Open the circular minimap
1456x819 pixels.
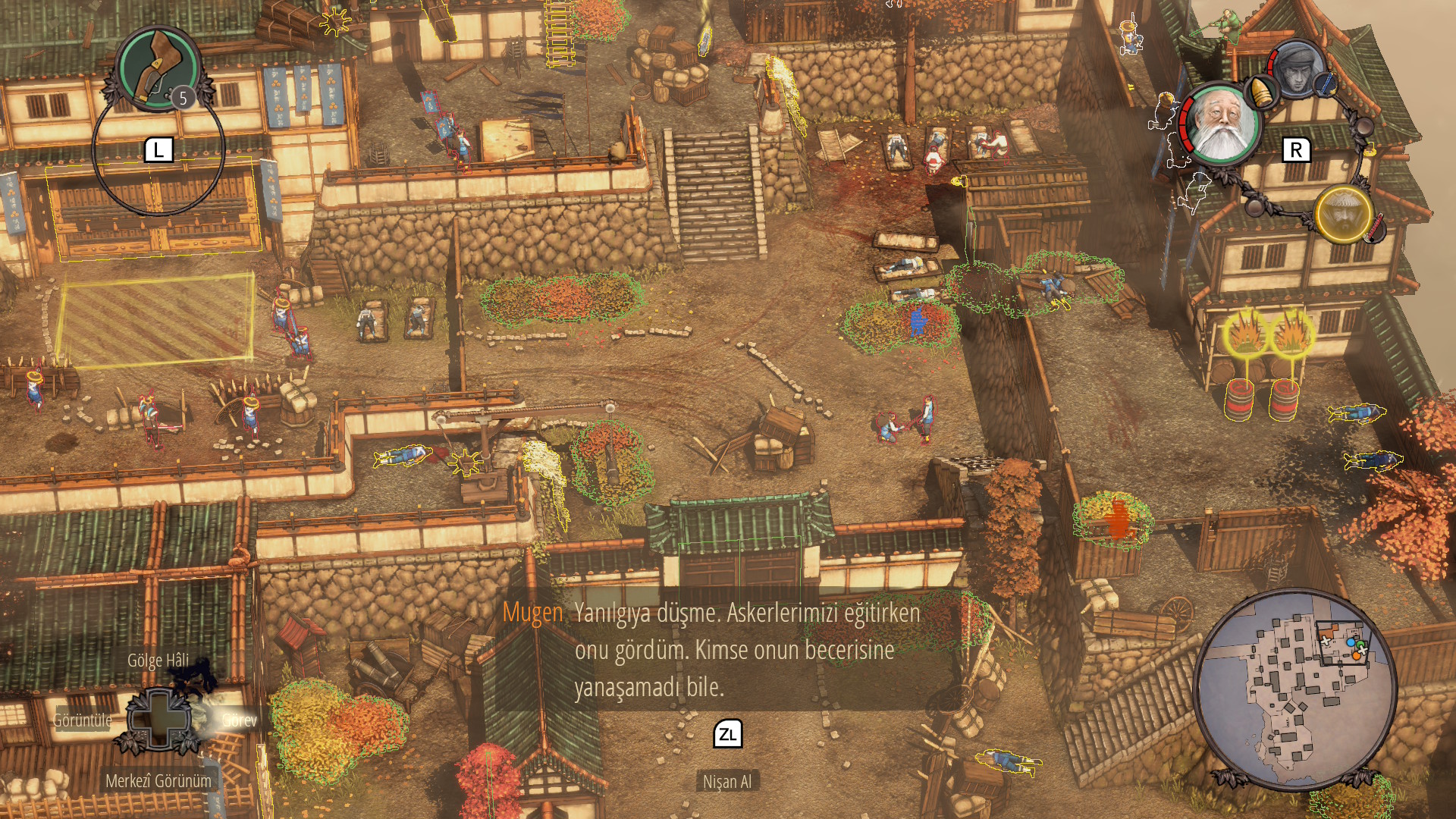tap(1295, 689)
